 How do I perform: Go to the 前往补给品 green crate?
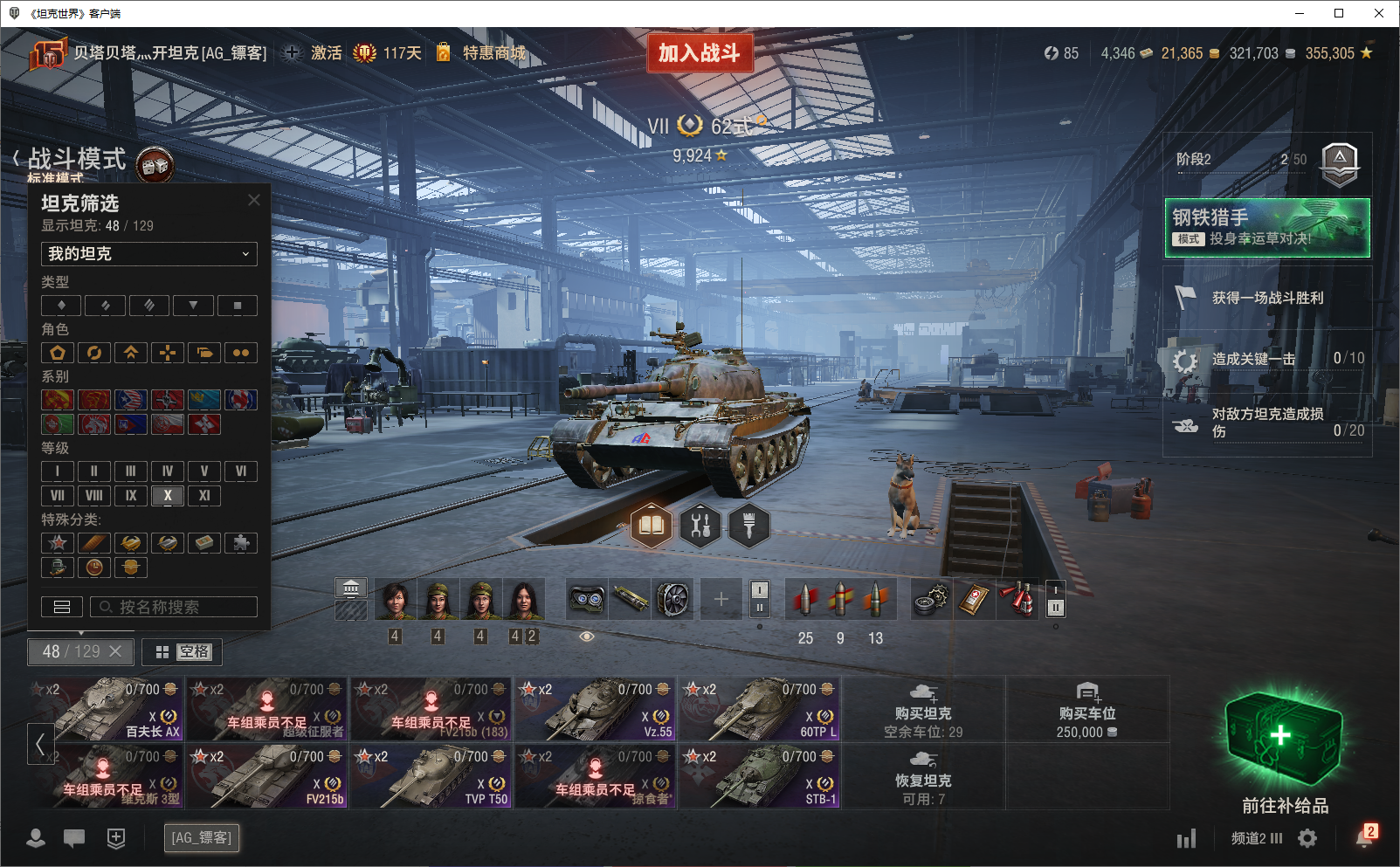click(1284, 751)
